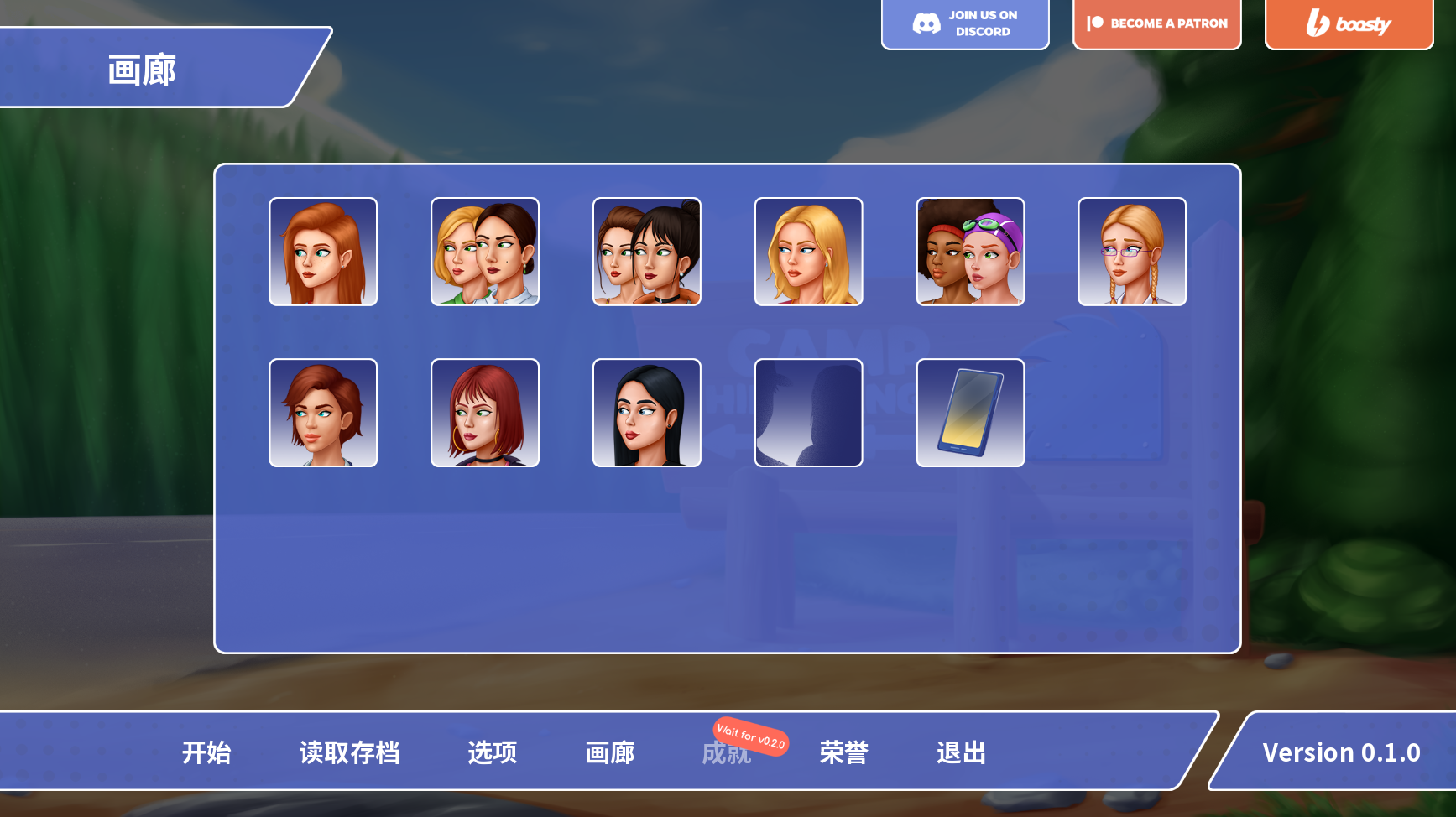Select the long wavy blonde woman portrait
Screen dimensions: 1456x817
809,252
